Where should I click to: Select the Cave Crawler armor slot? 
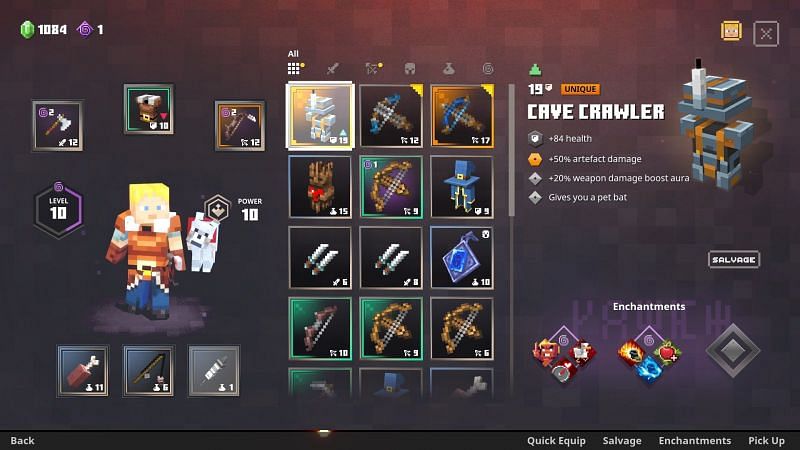click(x=320, y=115)
